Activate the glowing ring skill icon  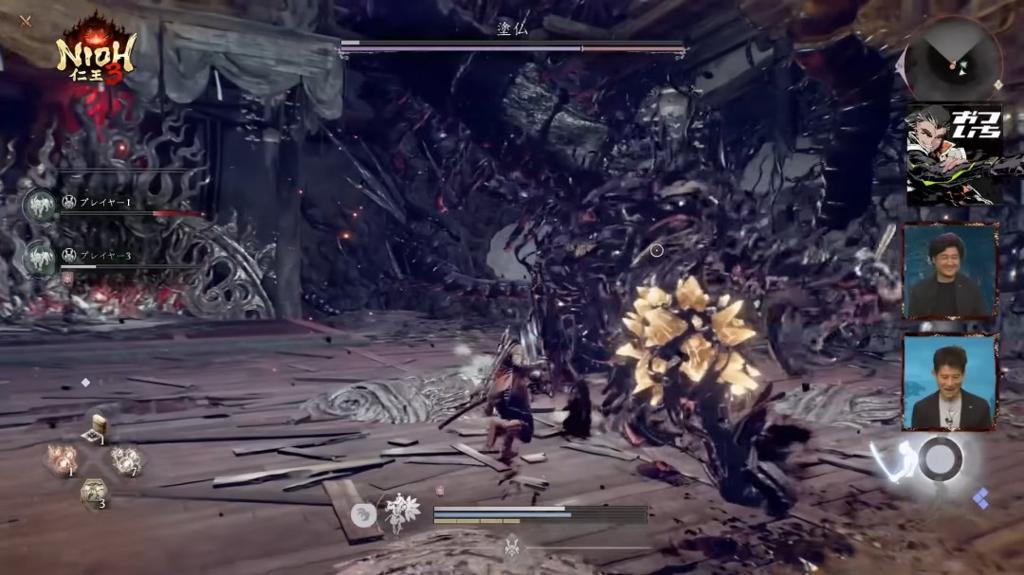tap(940, 459)
